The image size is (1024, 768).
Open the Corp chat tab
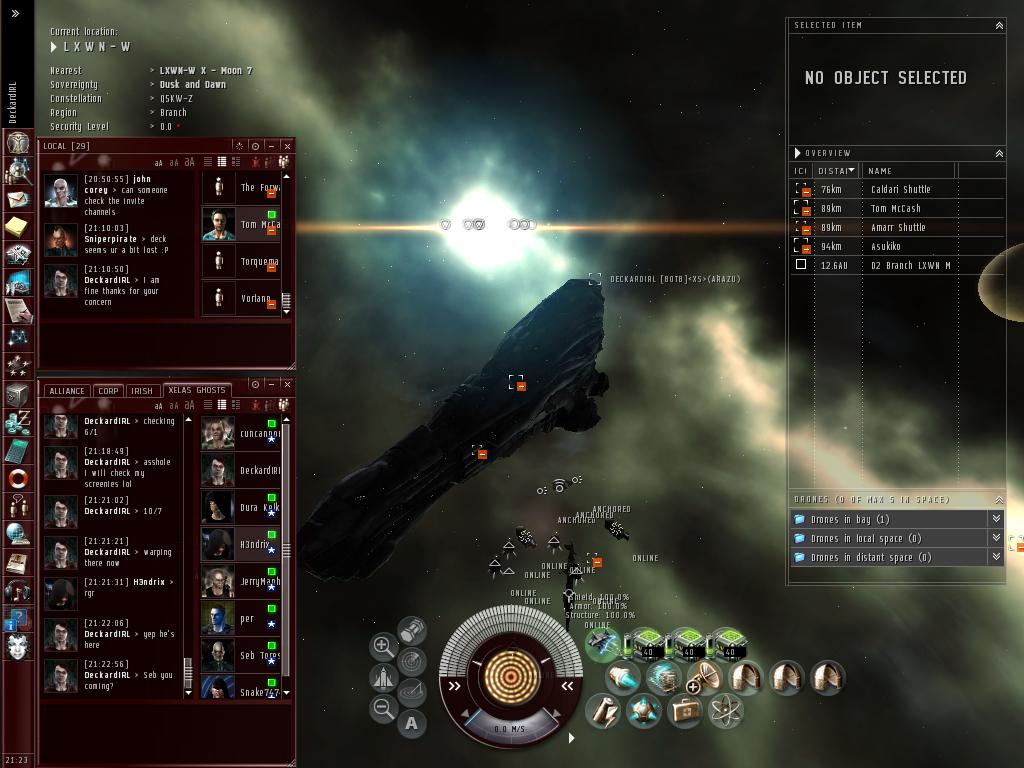pyautogui.click(x=109, y=391)
